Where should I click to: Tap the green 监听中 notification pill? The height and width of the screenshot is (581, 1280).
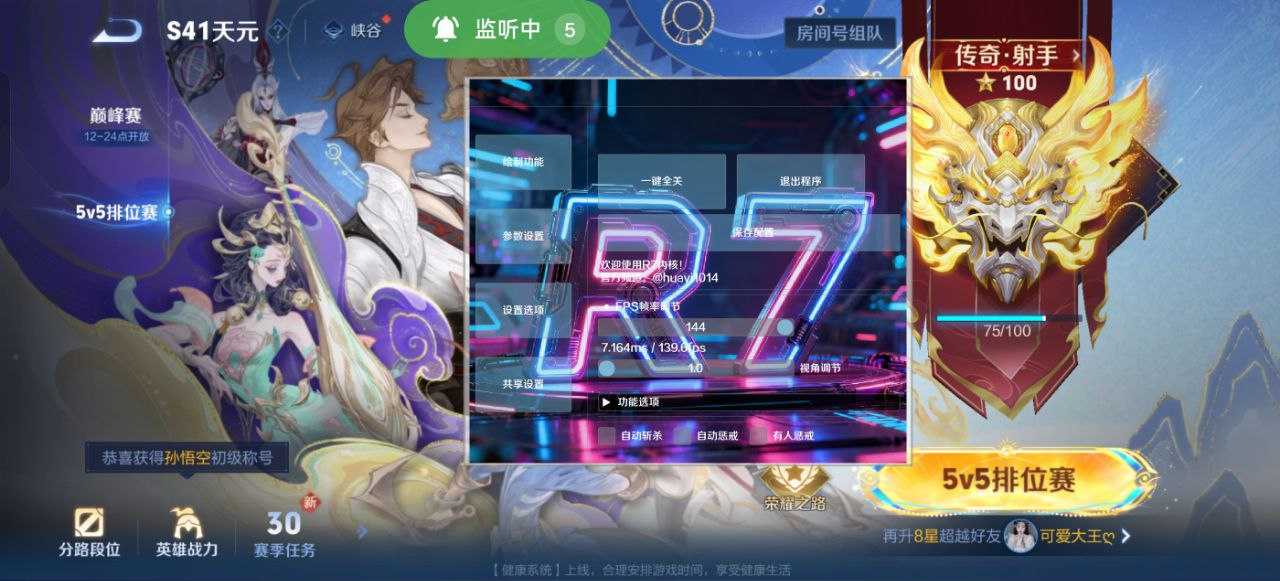click(507, 30)
